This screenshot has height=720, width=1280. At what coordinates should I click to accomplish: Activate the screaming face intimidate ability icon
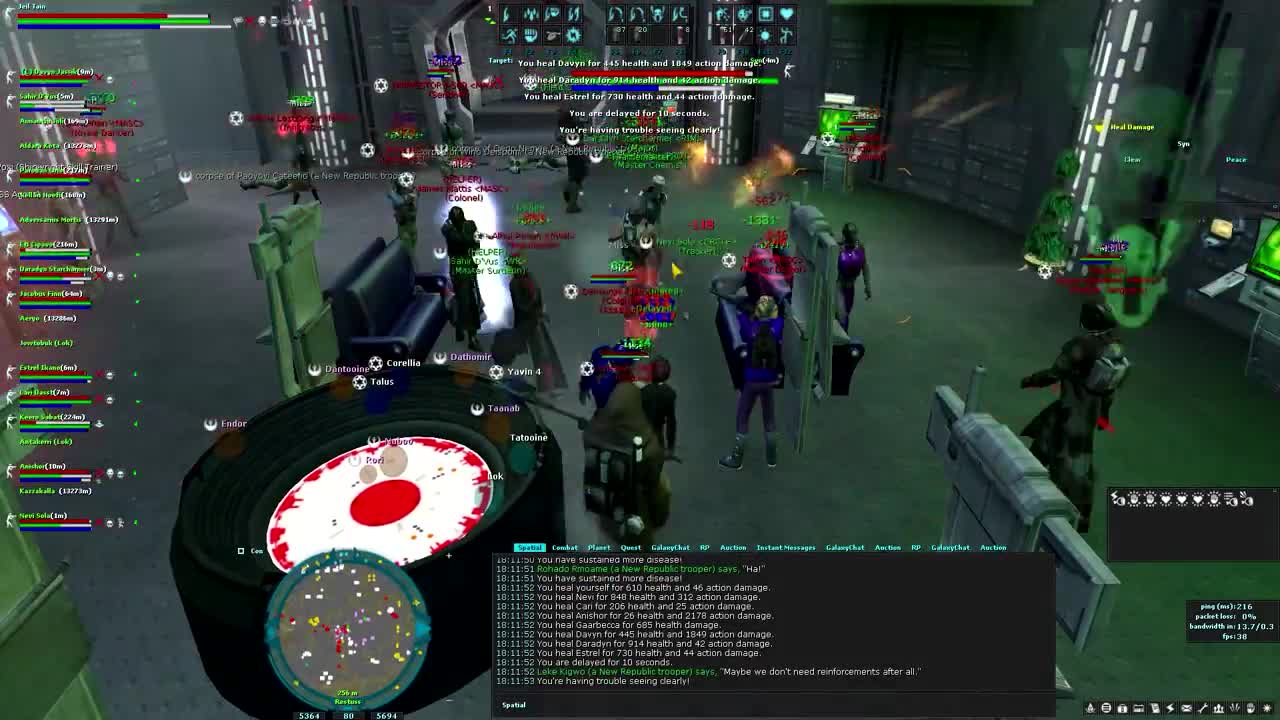(x=657, y=15)
